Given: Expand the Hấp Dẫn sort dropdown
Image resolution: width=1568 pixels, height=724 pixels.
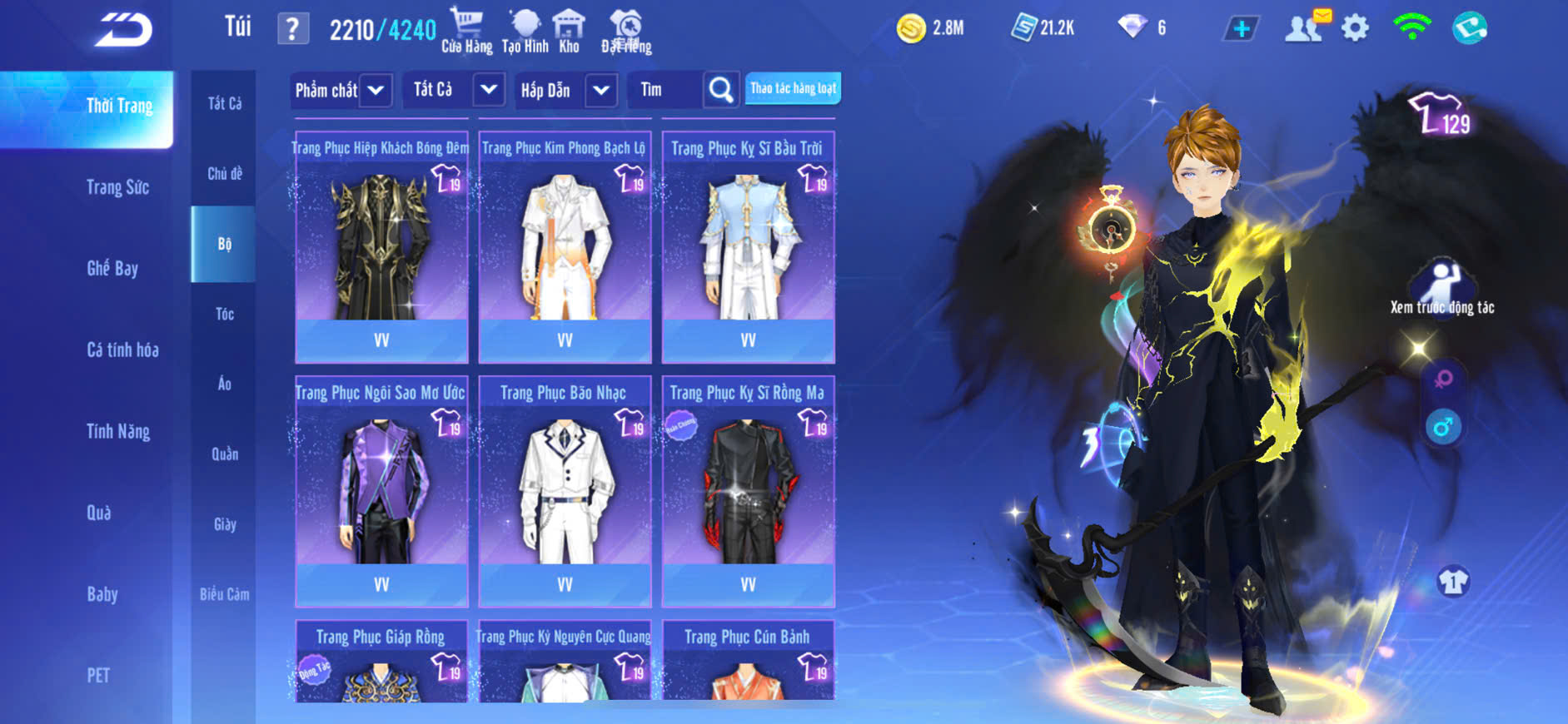Looking at the screenshot, I should pyautogui.click(x=601, y=90).
